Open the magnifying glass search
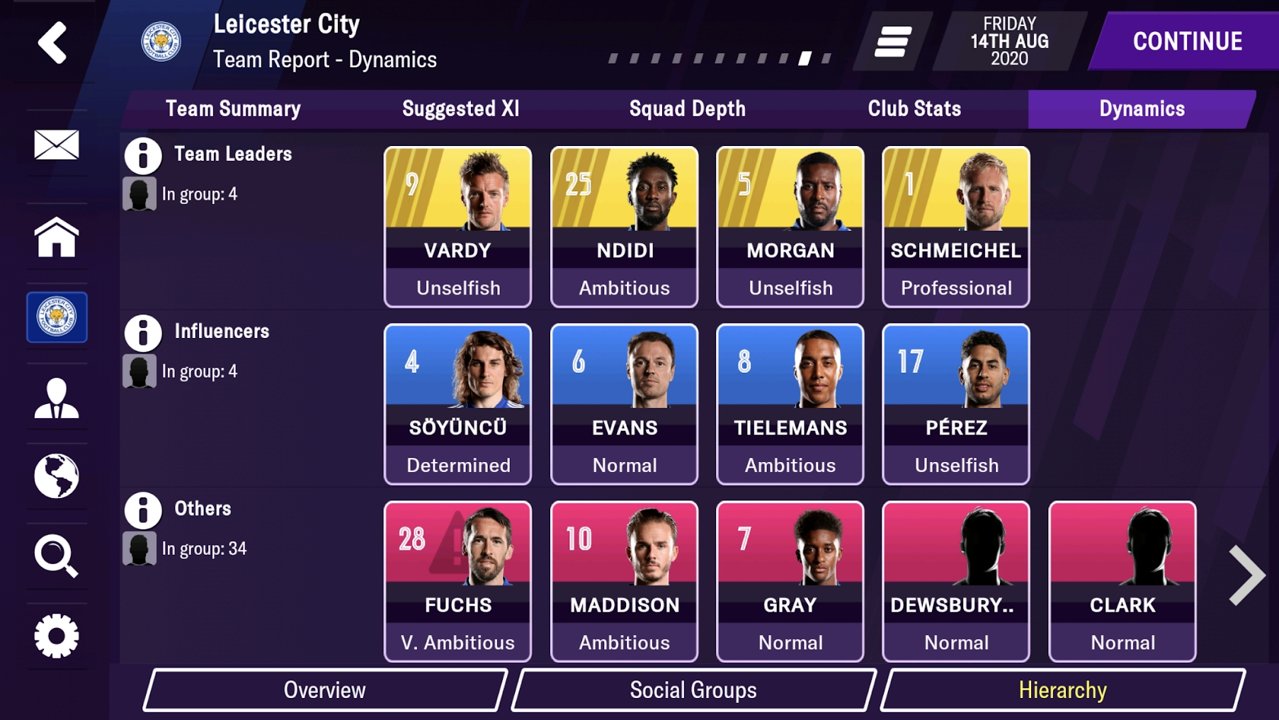Screen dimensions: 1279x720 click(x=56, y=556)
